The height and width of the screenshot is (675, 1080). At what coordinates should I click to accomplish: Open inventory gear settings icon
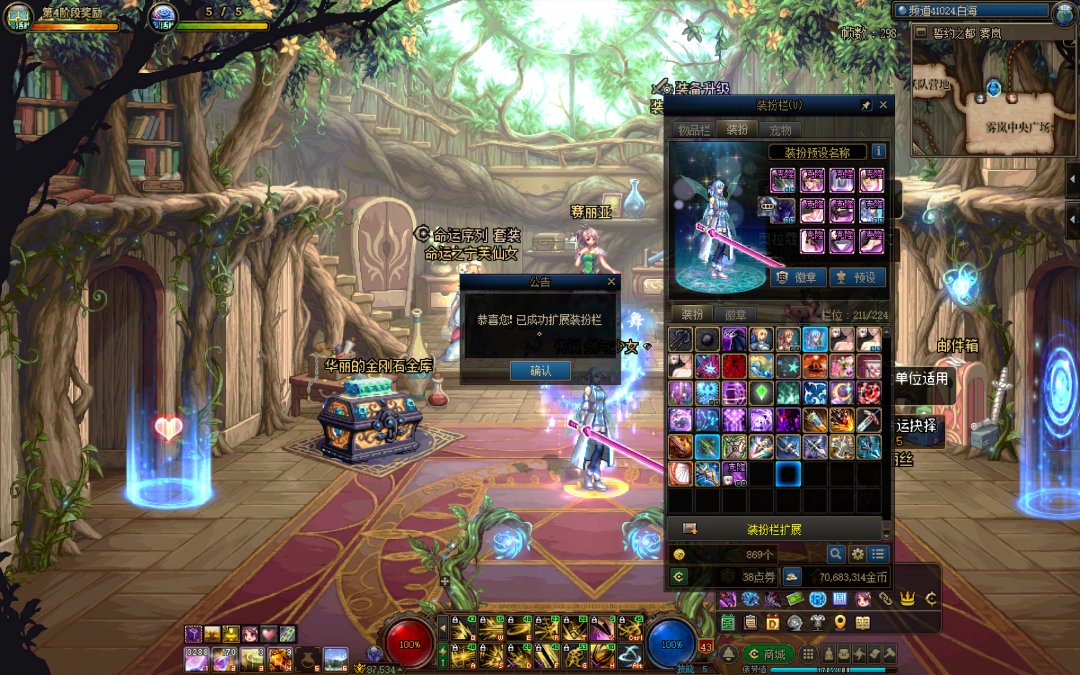[x=857, y=553]
